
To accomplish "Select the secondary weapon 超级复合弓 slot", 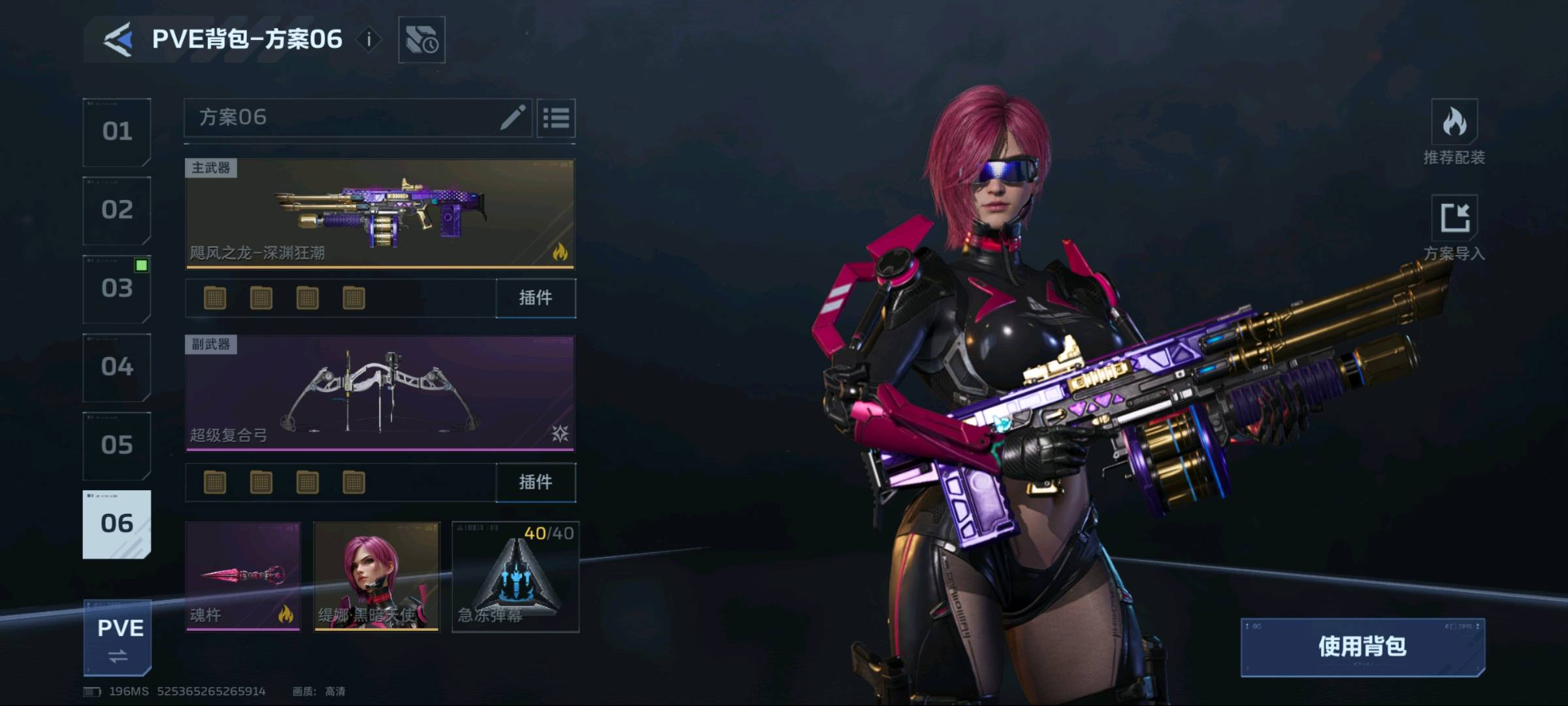I will 380,393.
